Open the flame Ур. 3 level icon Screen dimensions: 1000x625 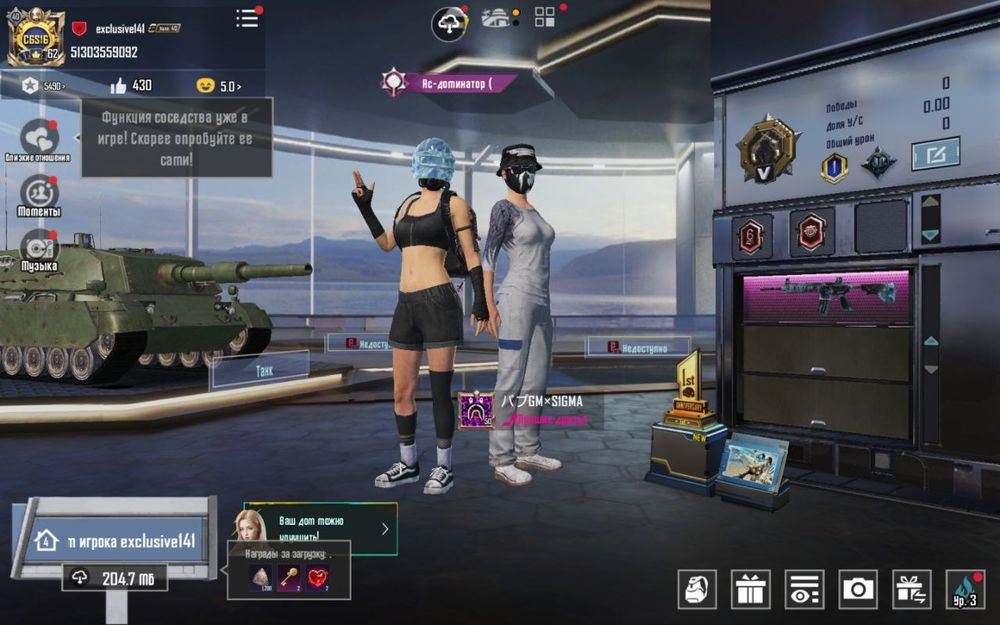(963, 589)
